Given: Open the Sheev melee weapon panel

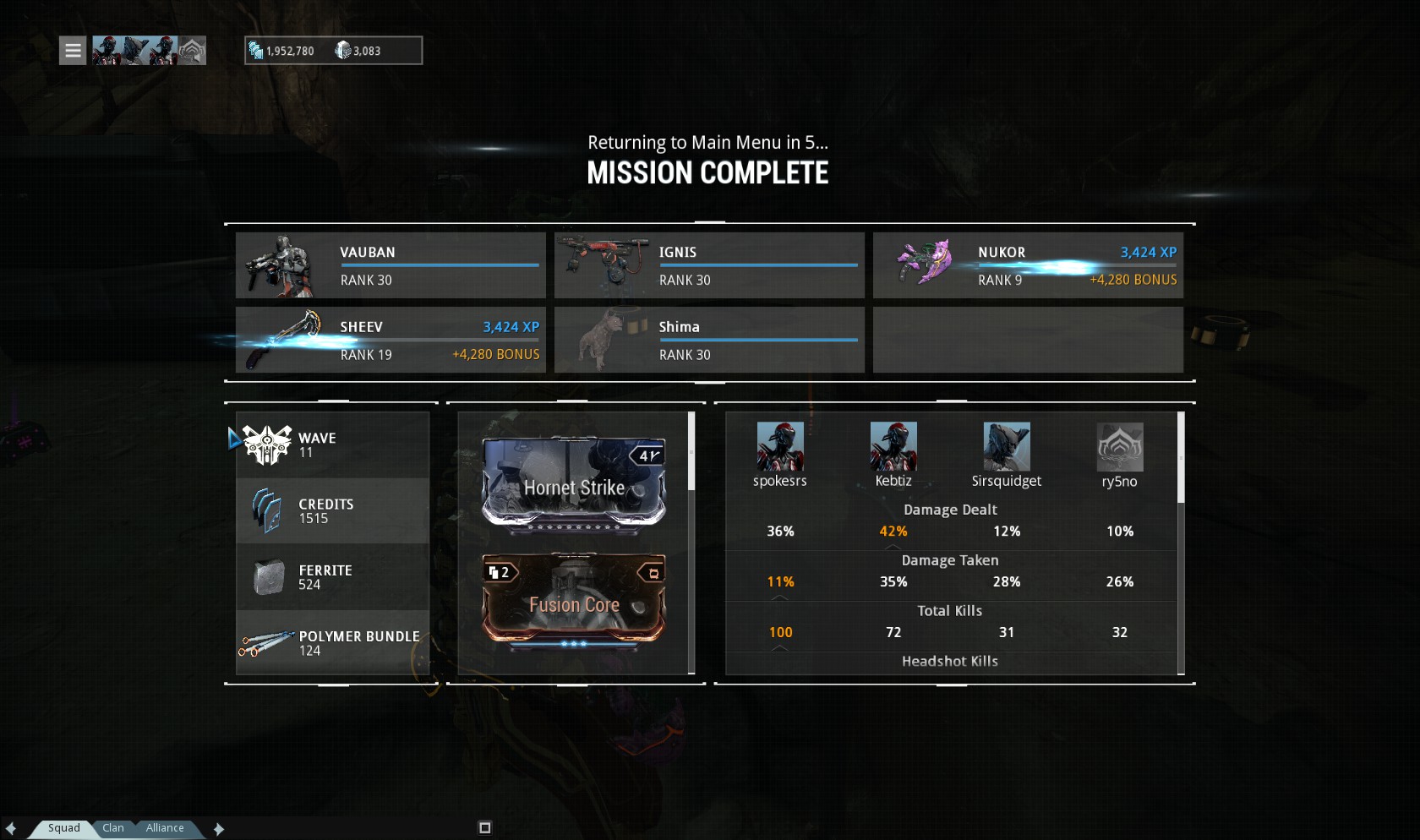Looking at the screenshot, I should [390, 340].
